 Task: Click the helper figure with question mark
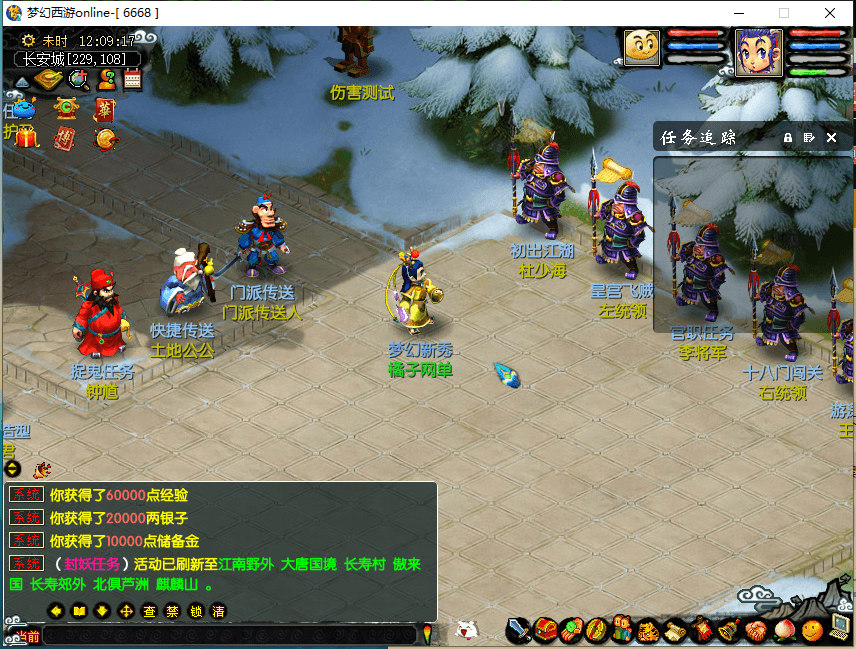[106, 79]
